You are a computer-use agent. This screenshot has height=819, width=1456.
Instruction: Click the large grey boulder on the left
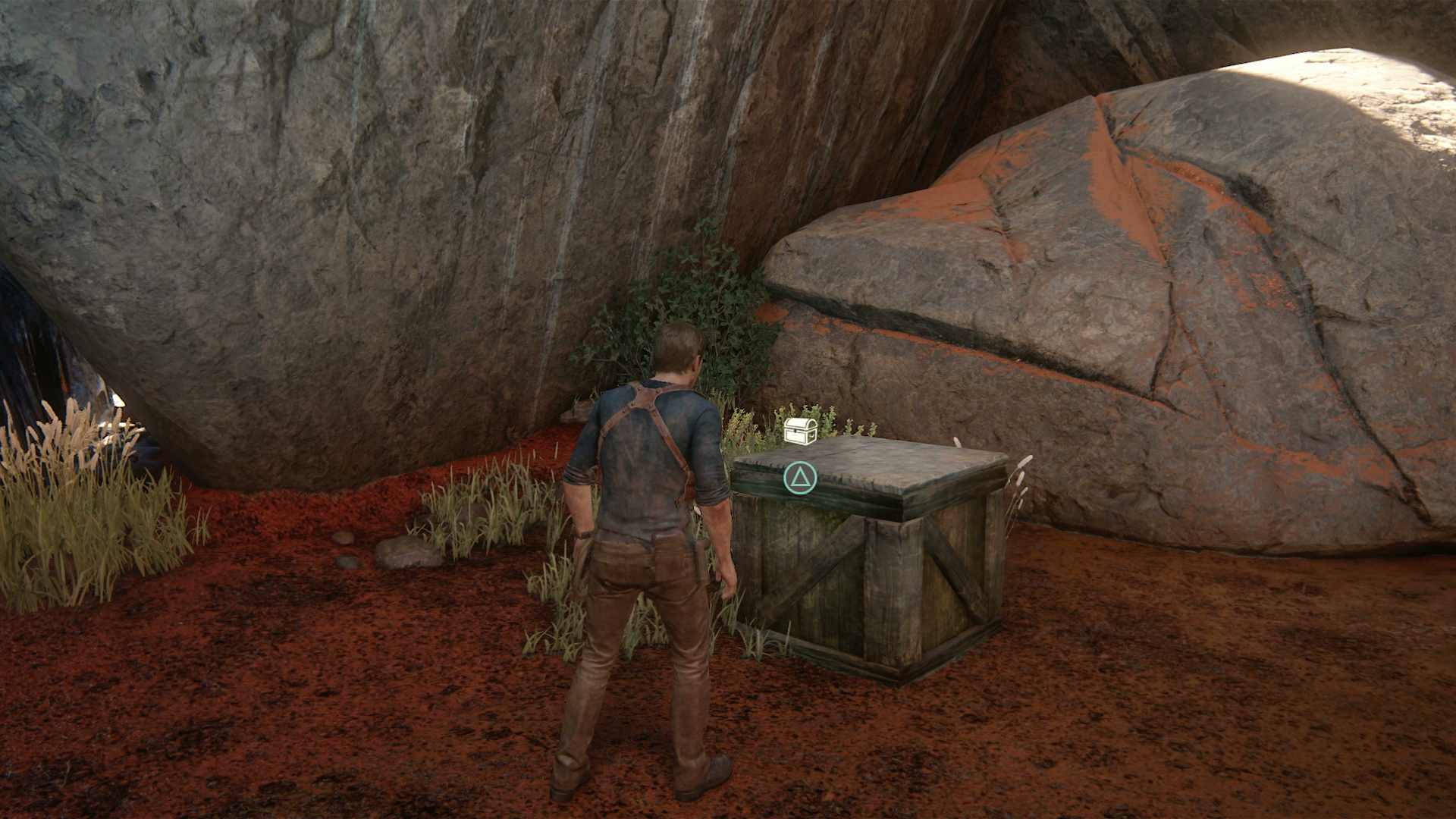point(303,227)
